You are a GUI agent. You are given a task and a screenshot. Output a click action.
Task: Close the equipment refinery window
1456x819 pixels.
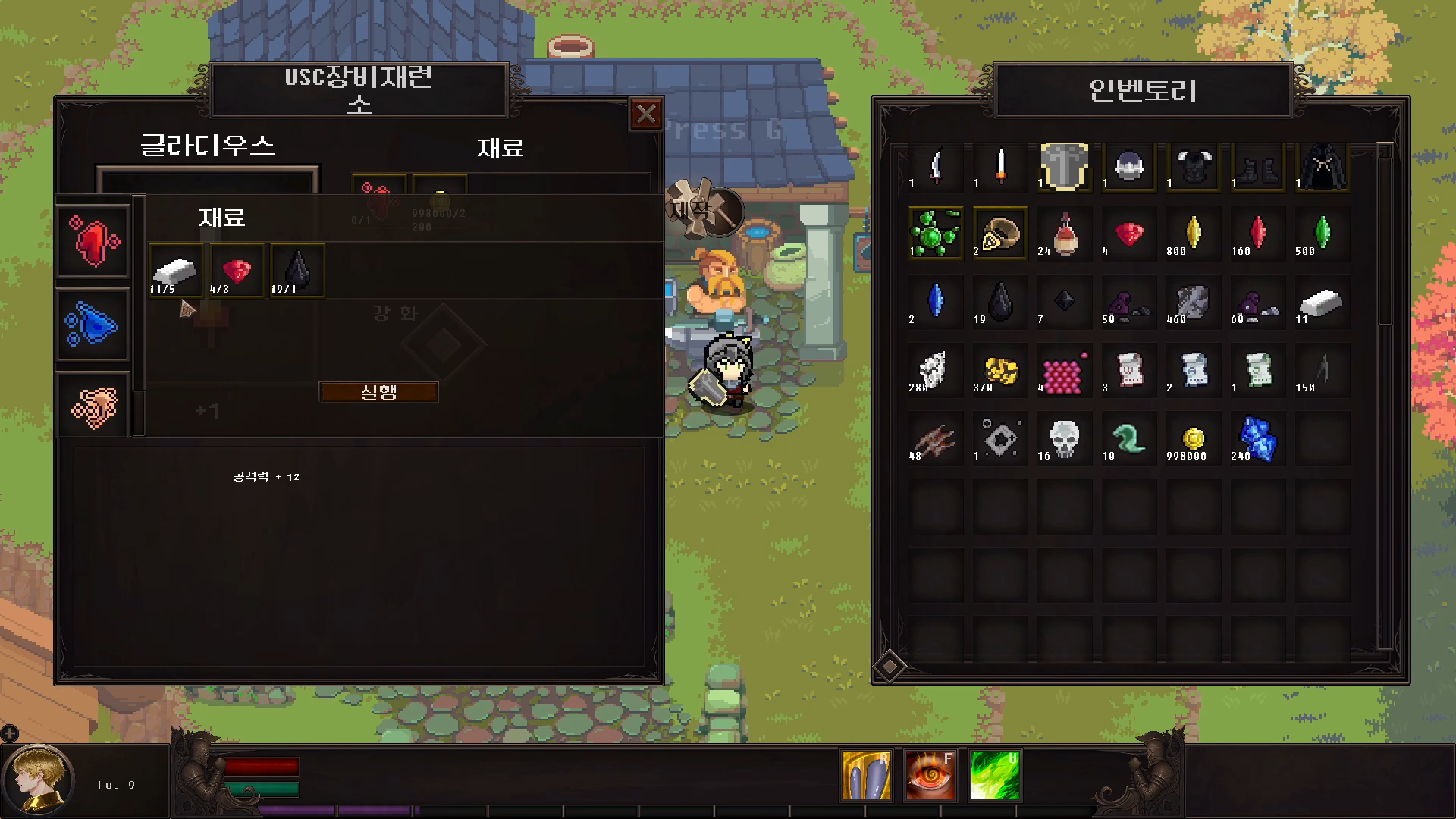click(x=646, y=115)
